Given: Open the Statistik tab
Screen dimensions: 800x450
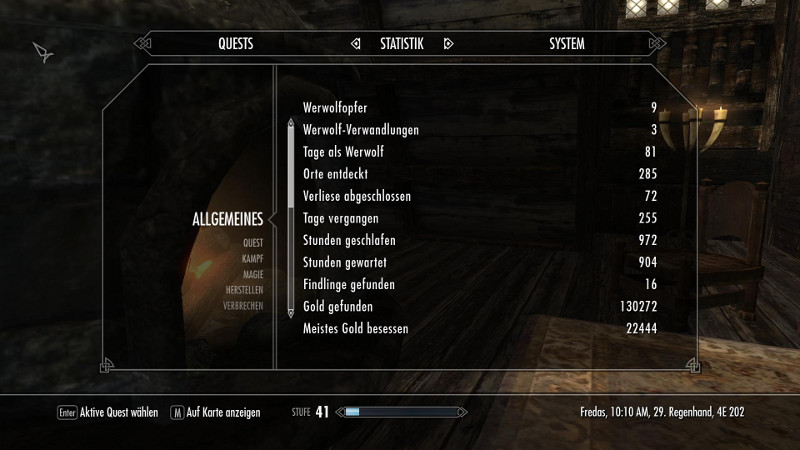Looking at the screenshot, I should (401, 44).
